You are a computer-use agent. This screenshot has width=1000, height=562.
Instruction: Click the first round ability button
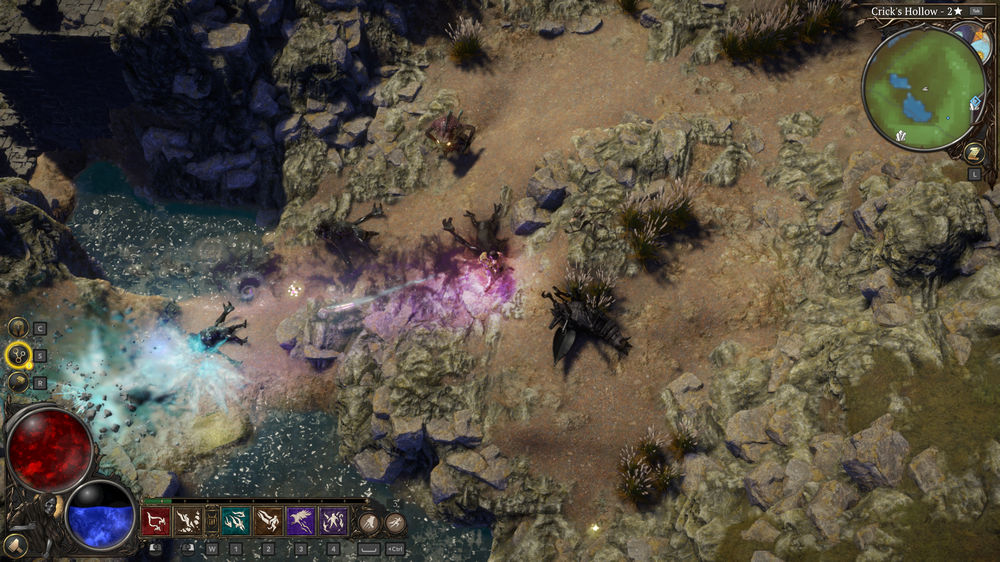369,521
